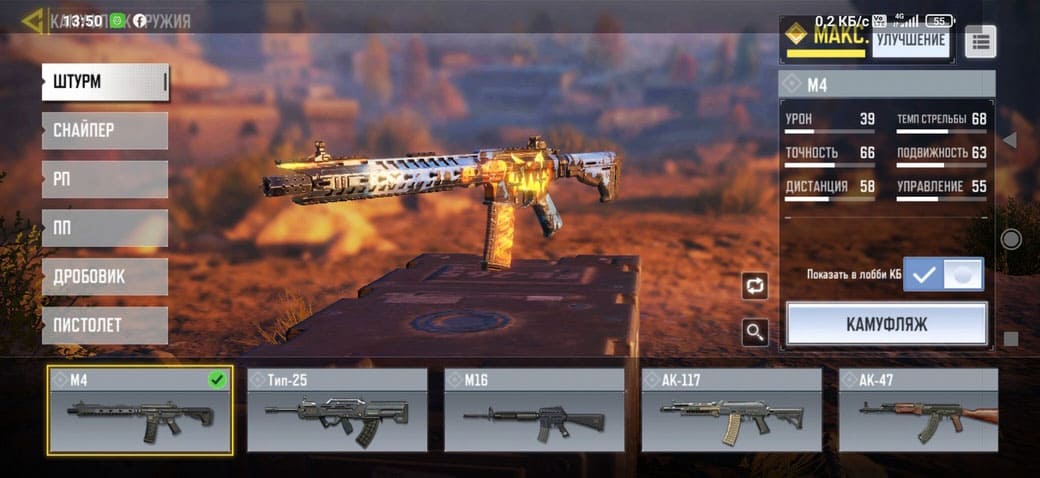Show the ДРОБОВИК category
This screenshot has height=478, width=1040.
click(x=105, y=277)
